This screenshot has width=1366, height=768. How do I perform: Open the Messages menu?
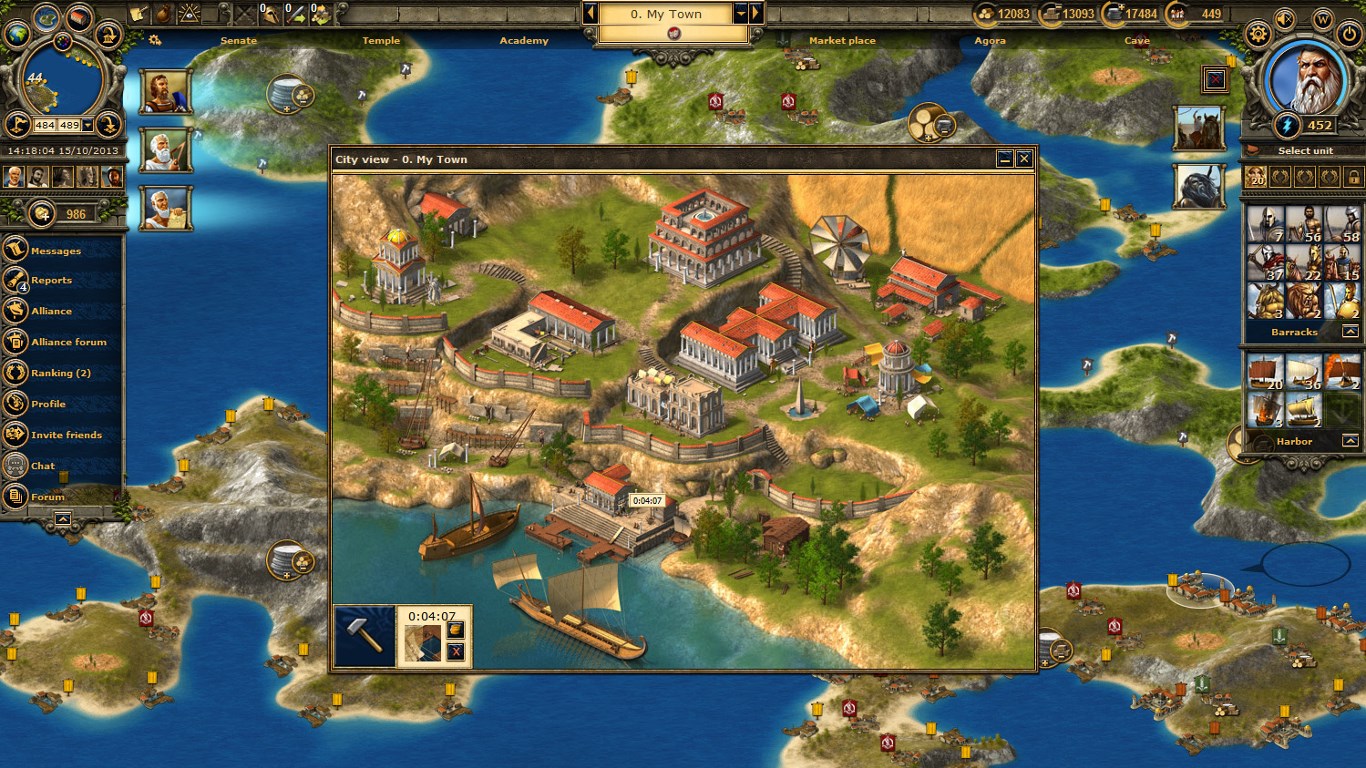(55, 250)
